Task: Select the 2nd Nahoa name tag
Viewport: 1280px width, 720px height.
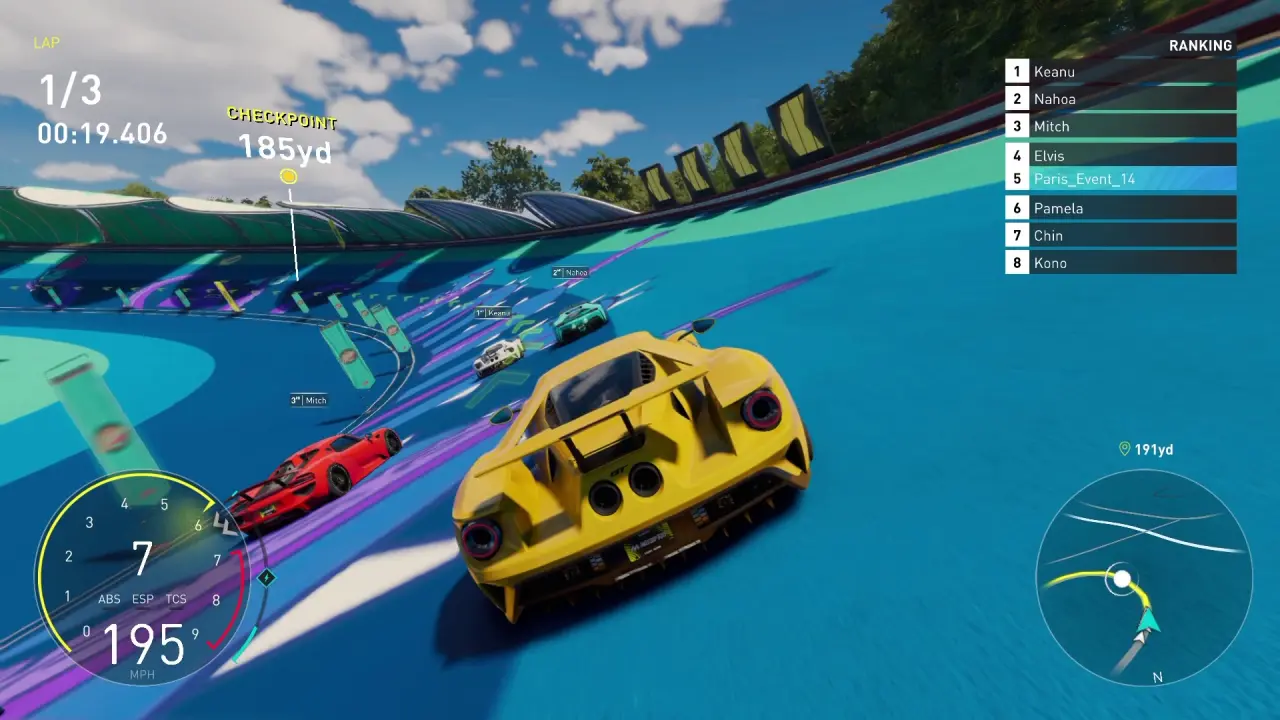Action: [570, 272]
